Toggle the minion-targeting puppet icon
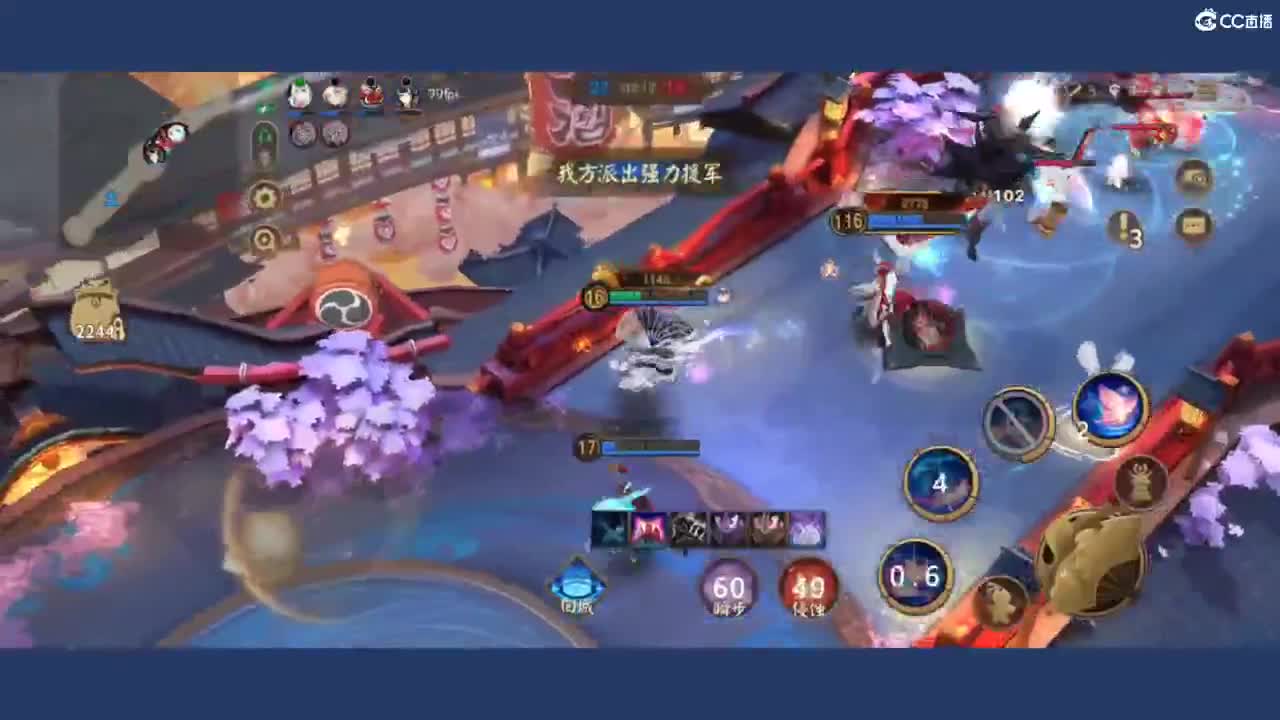 click(1141, 483)
